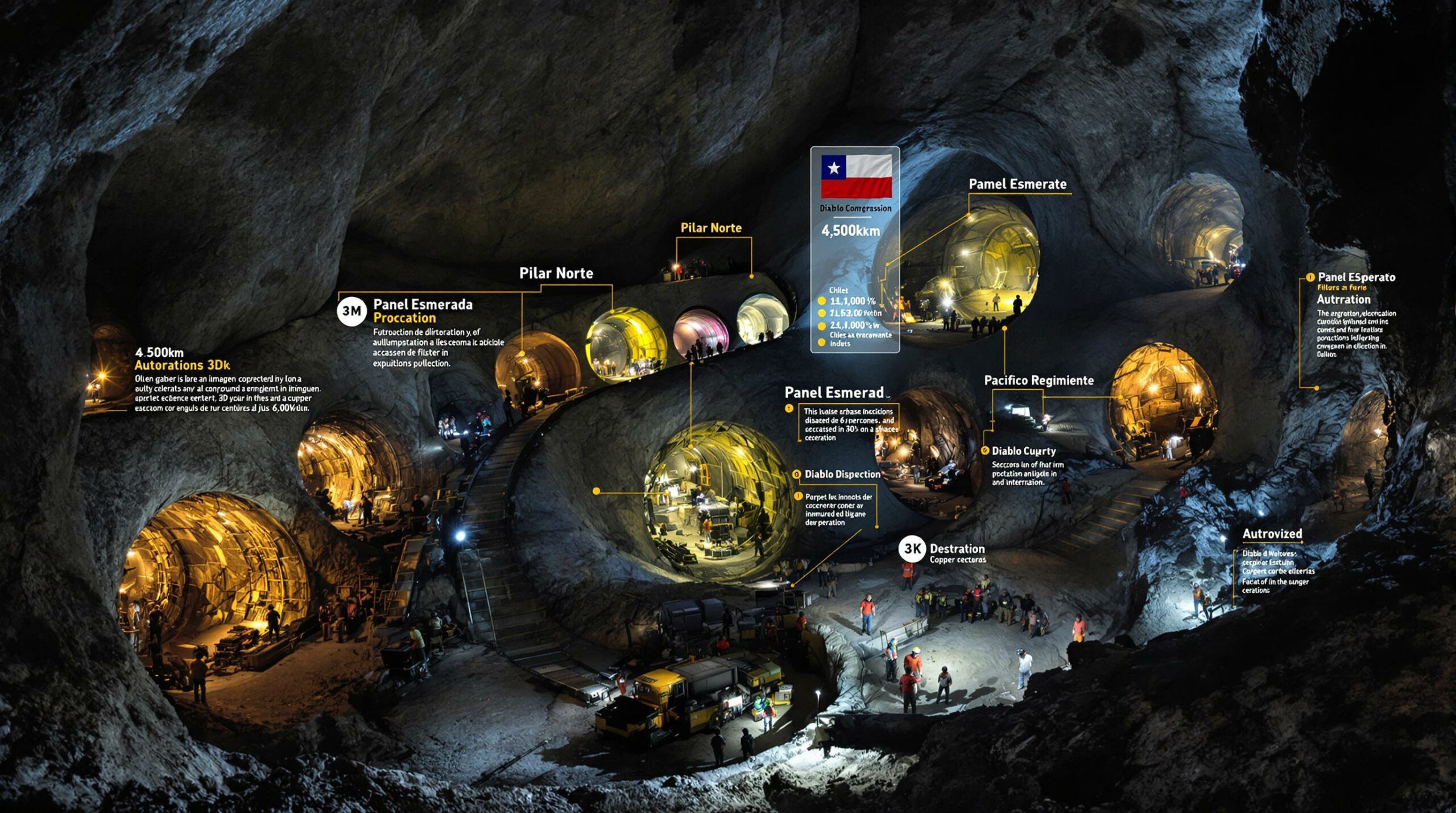The height and width of the screenshot is (813, 1456).
Task: Open the Diablo Cuprty marker
Action: [x=986, y=451]
